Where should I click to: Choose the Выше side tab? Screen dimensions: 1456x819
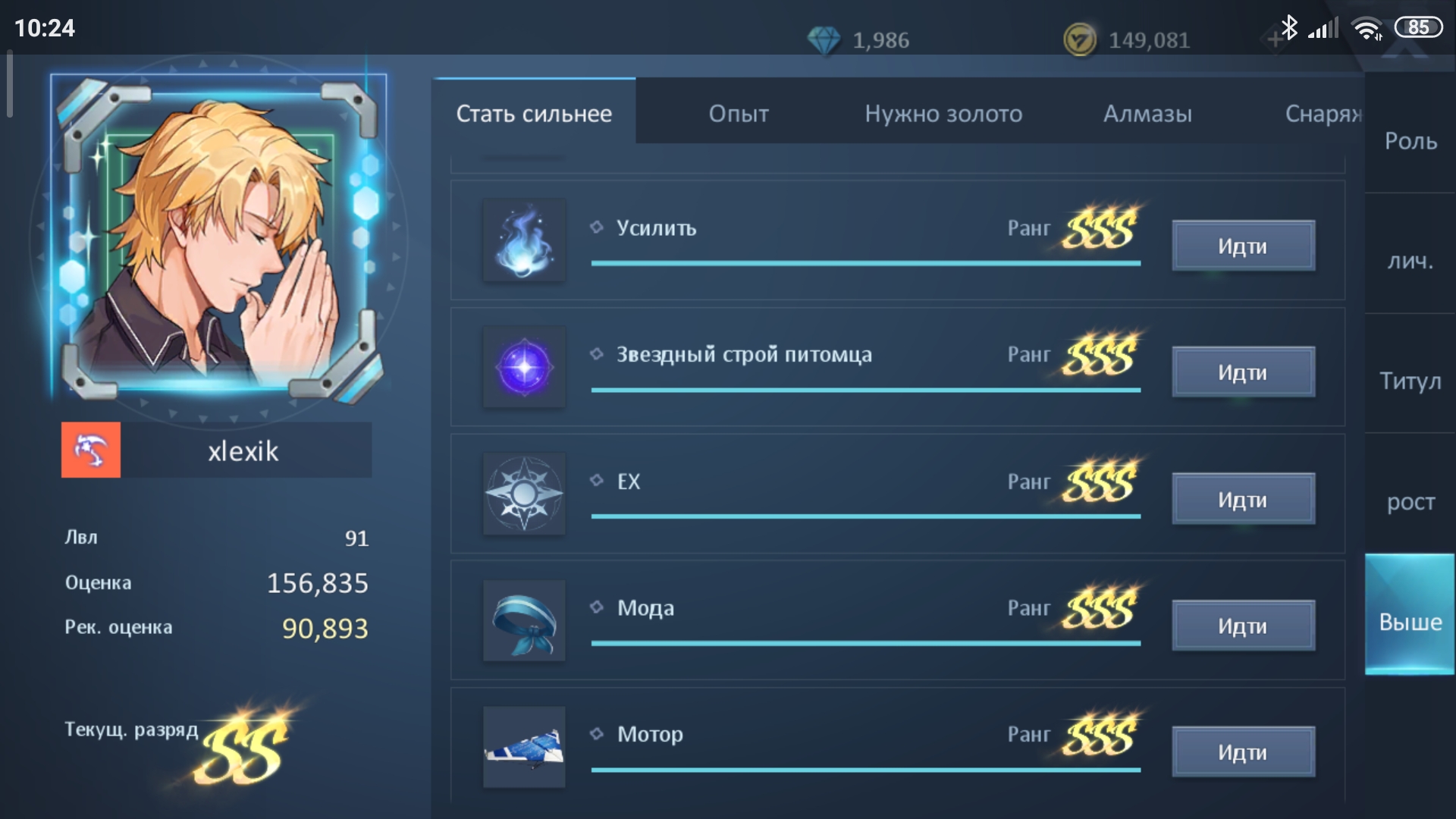point(1410,621)
